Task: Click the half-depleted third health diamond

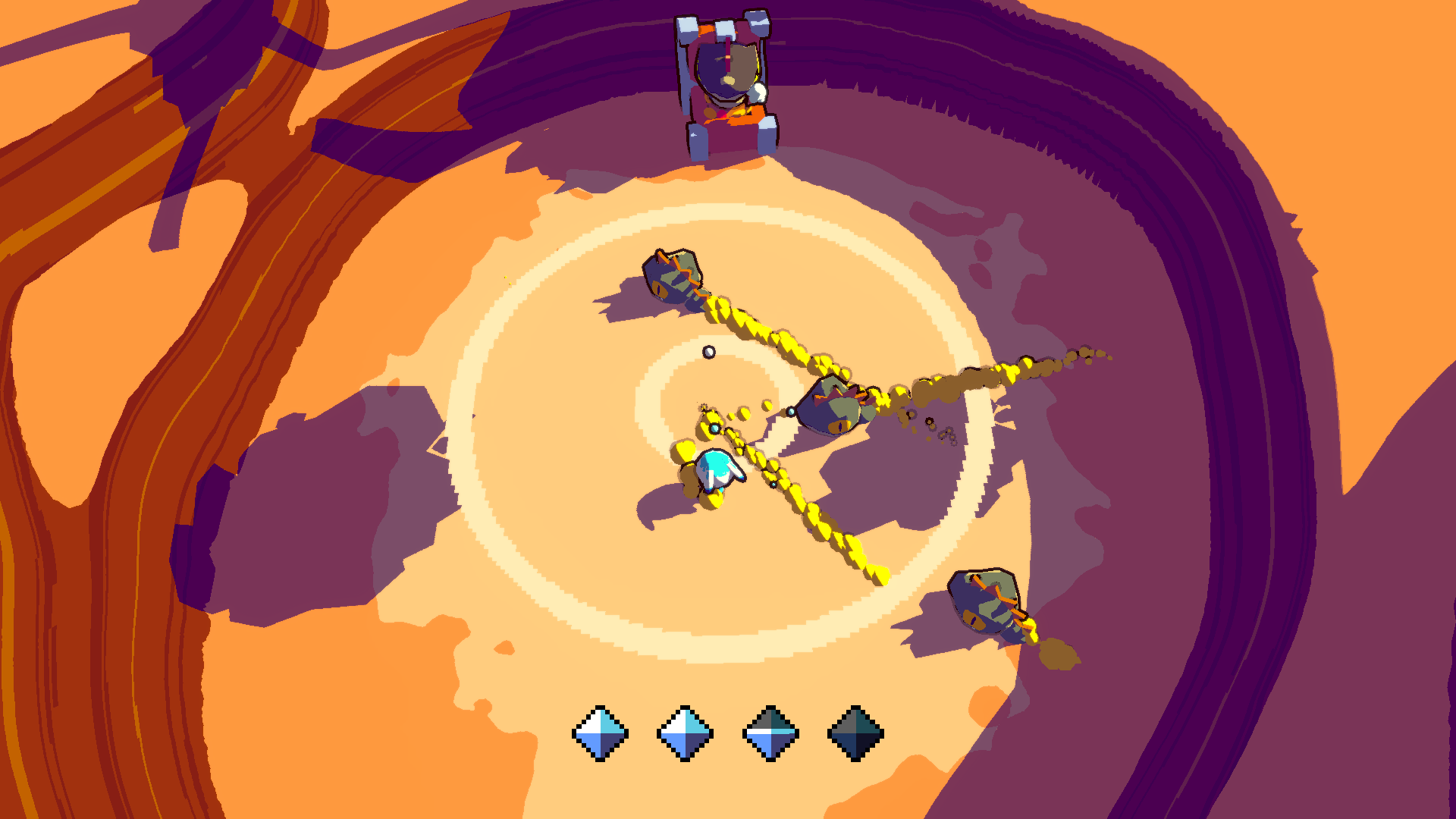Action: 770,733
